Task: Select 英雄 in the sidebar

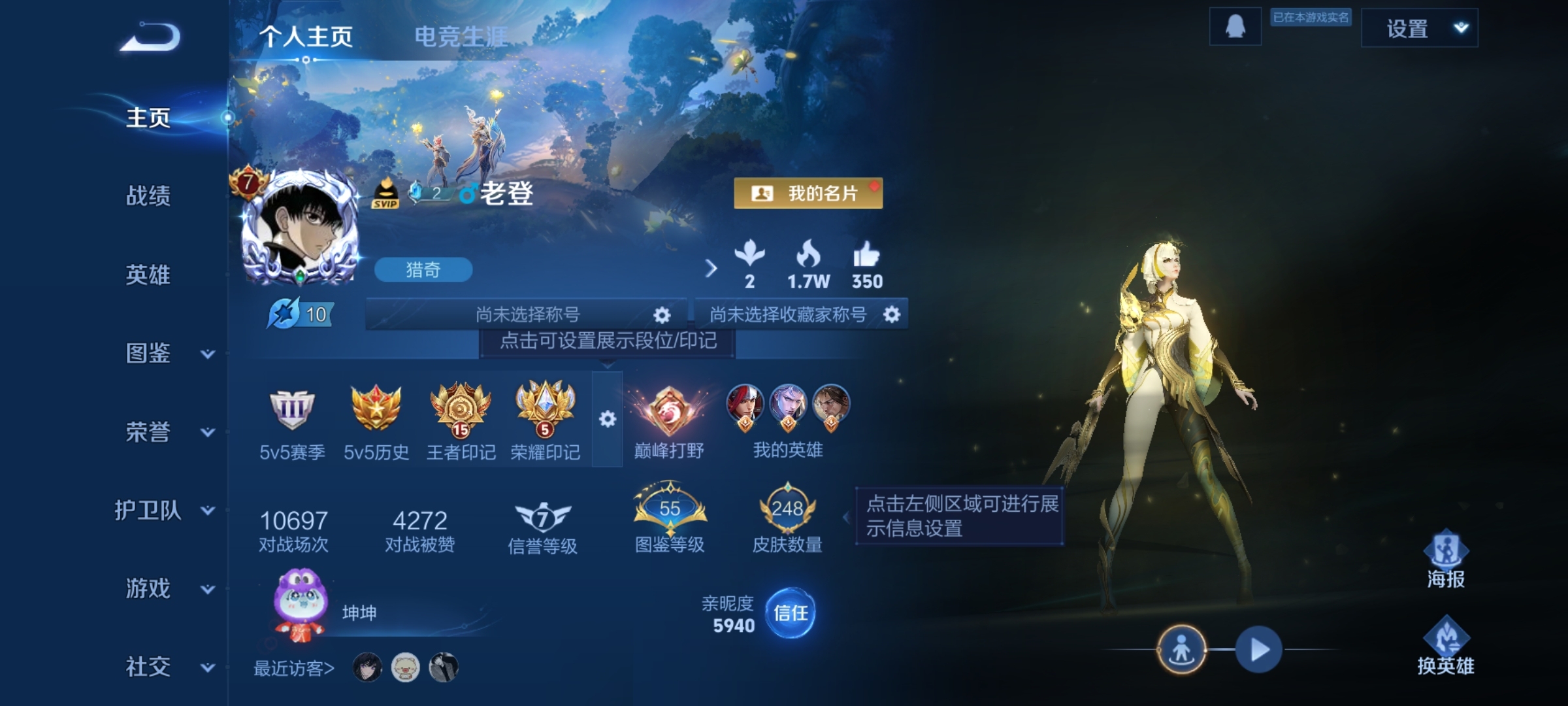Action: (x=148, y=275)
